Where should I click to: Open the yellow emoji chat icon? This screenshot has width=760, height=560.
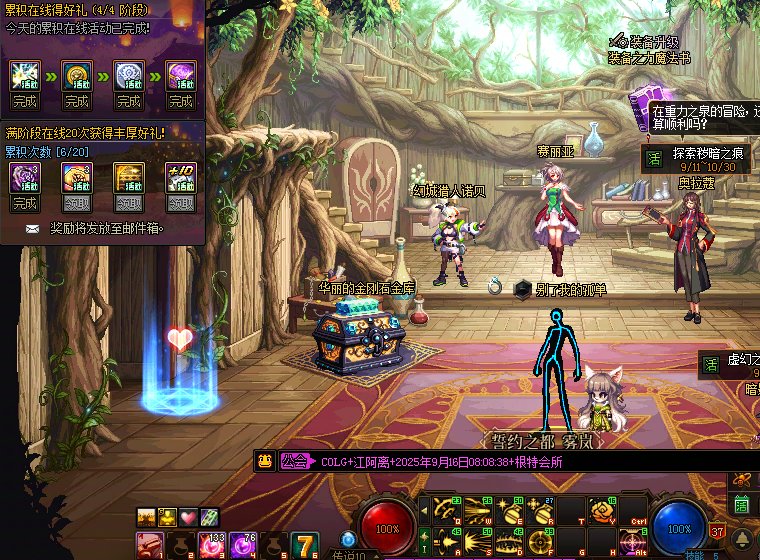[264, 462]
